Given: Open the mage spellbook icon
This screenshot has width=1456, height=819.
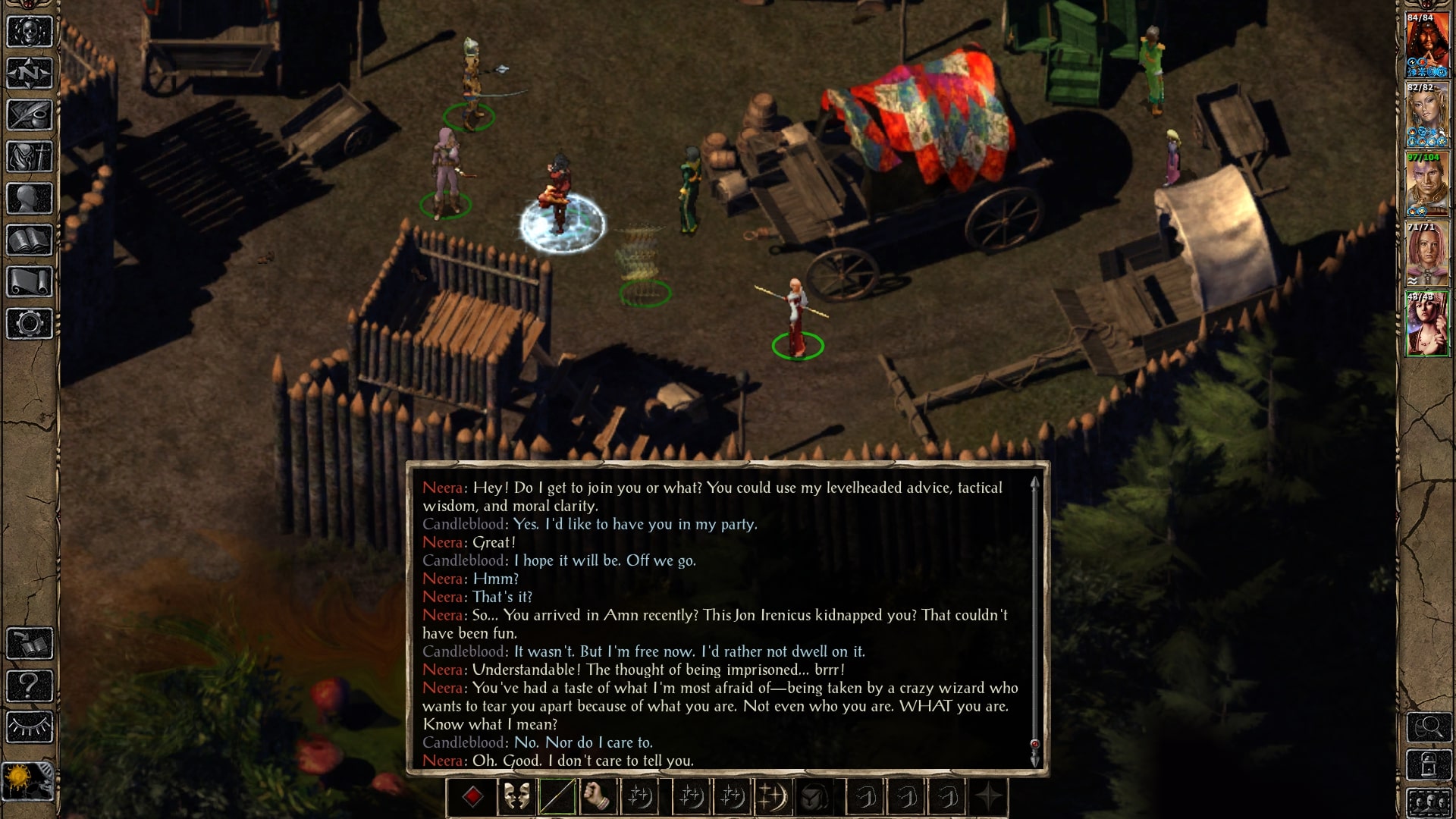Looking at the screenshot, I should [x=30, y=240].
